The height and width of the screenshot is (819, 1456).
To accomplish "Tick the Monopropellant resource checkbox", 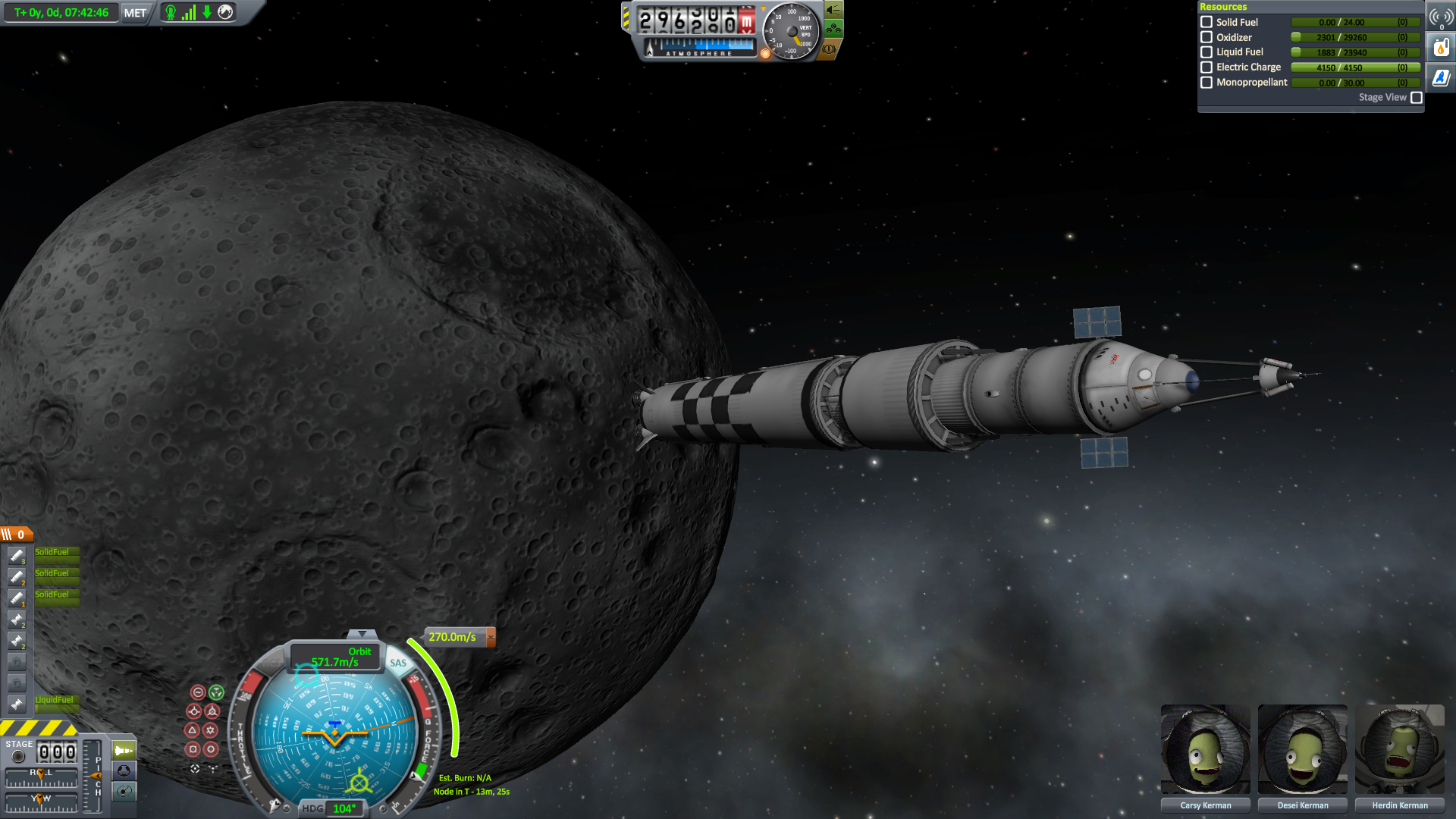I will (x=1206, y=83).
